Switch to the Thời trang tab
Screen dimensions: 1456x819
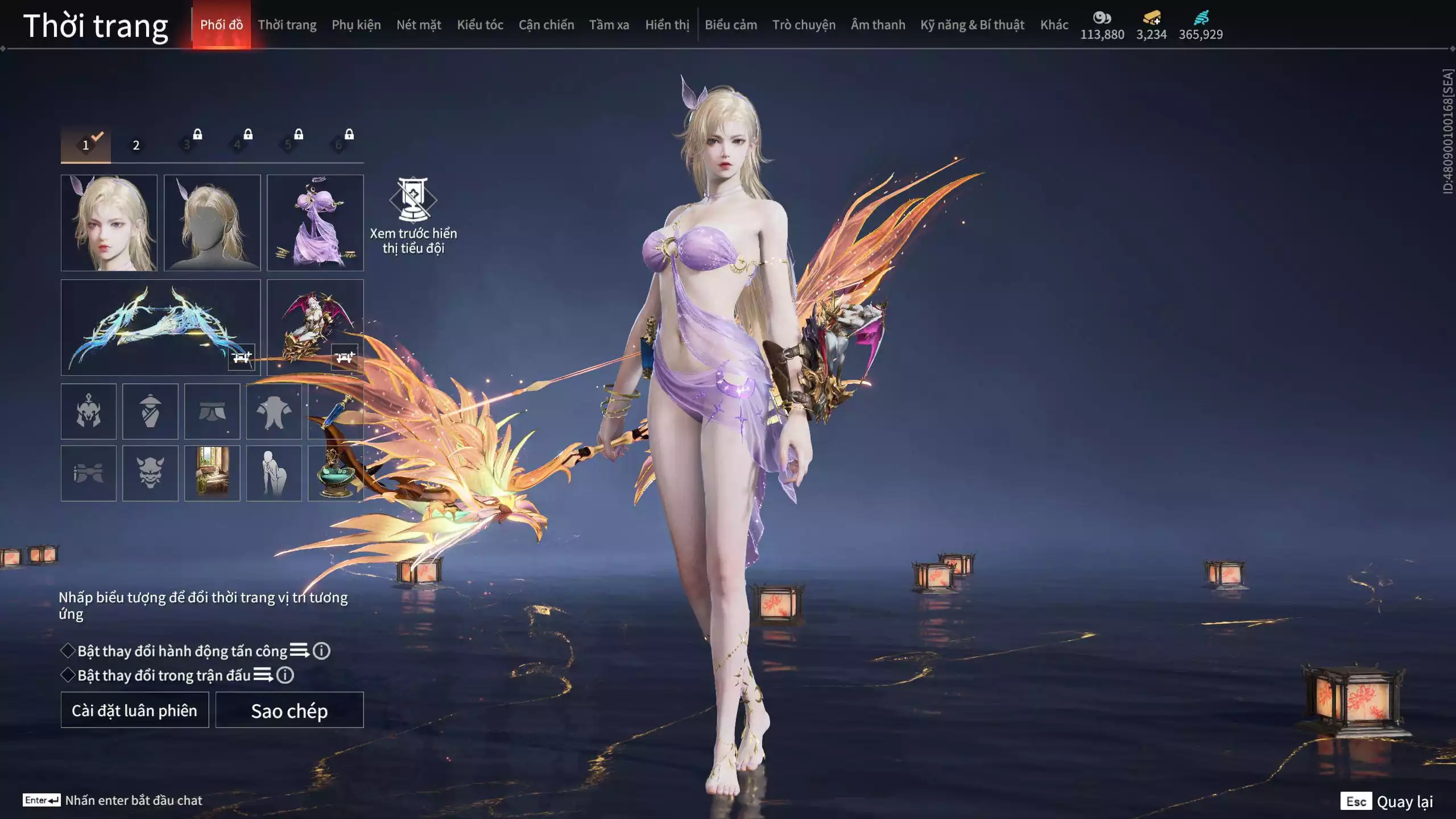coord(287,25)
